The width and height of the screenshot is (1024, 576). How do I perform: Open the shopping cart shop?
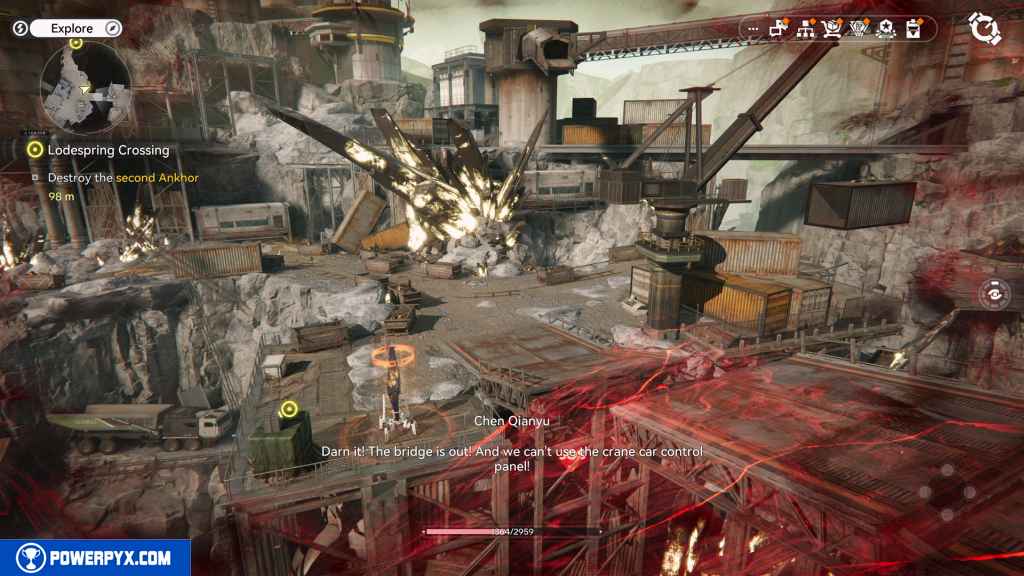coord(832,29)
